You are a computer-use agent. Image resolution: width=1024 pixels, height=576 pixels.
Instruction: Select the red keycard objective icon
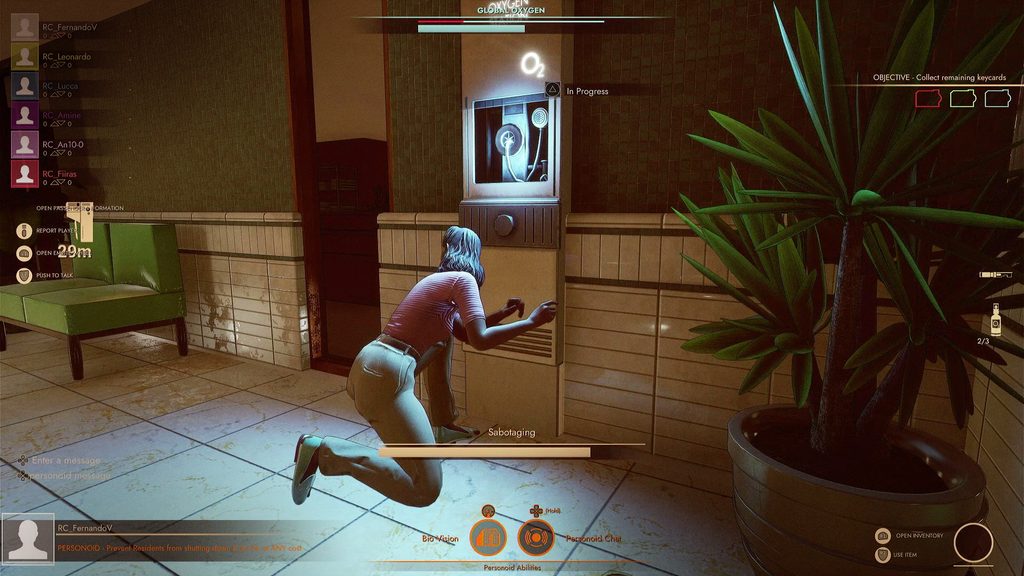point(930,98)
